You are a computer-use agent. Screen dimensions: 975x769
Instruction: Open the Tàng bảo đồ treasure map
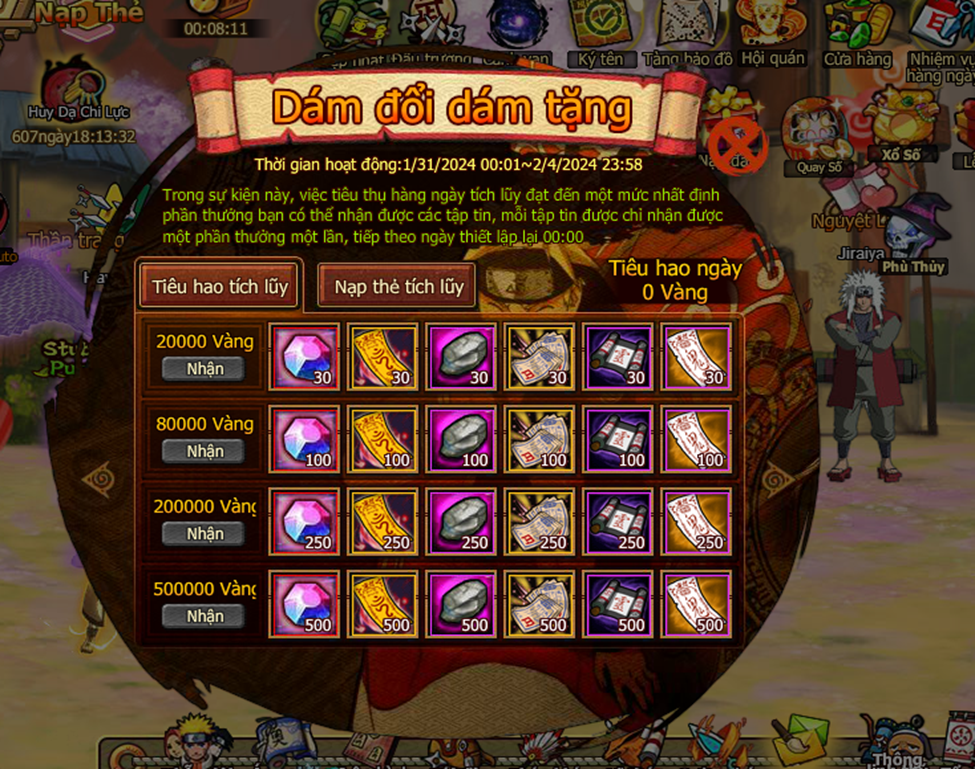click(687, 35)
